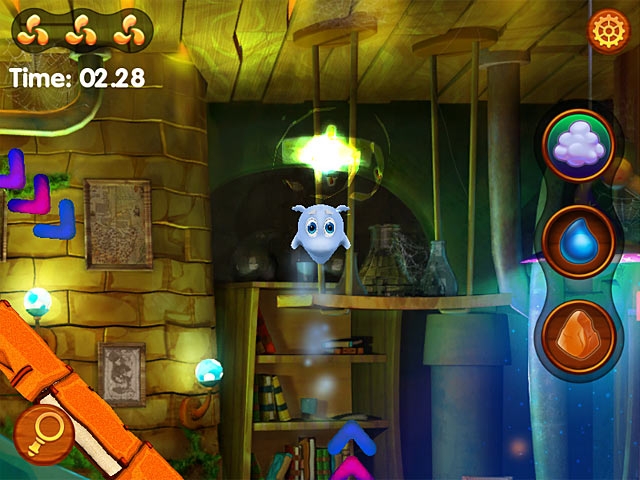Activate the orange rock form button
This screenshot has height=480, width=640.
577,335
